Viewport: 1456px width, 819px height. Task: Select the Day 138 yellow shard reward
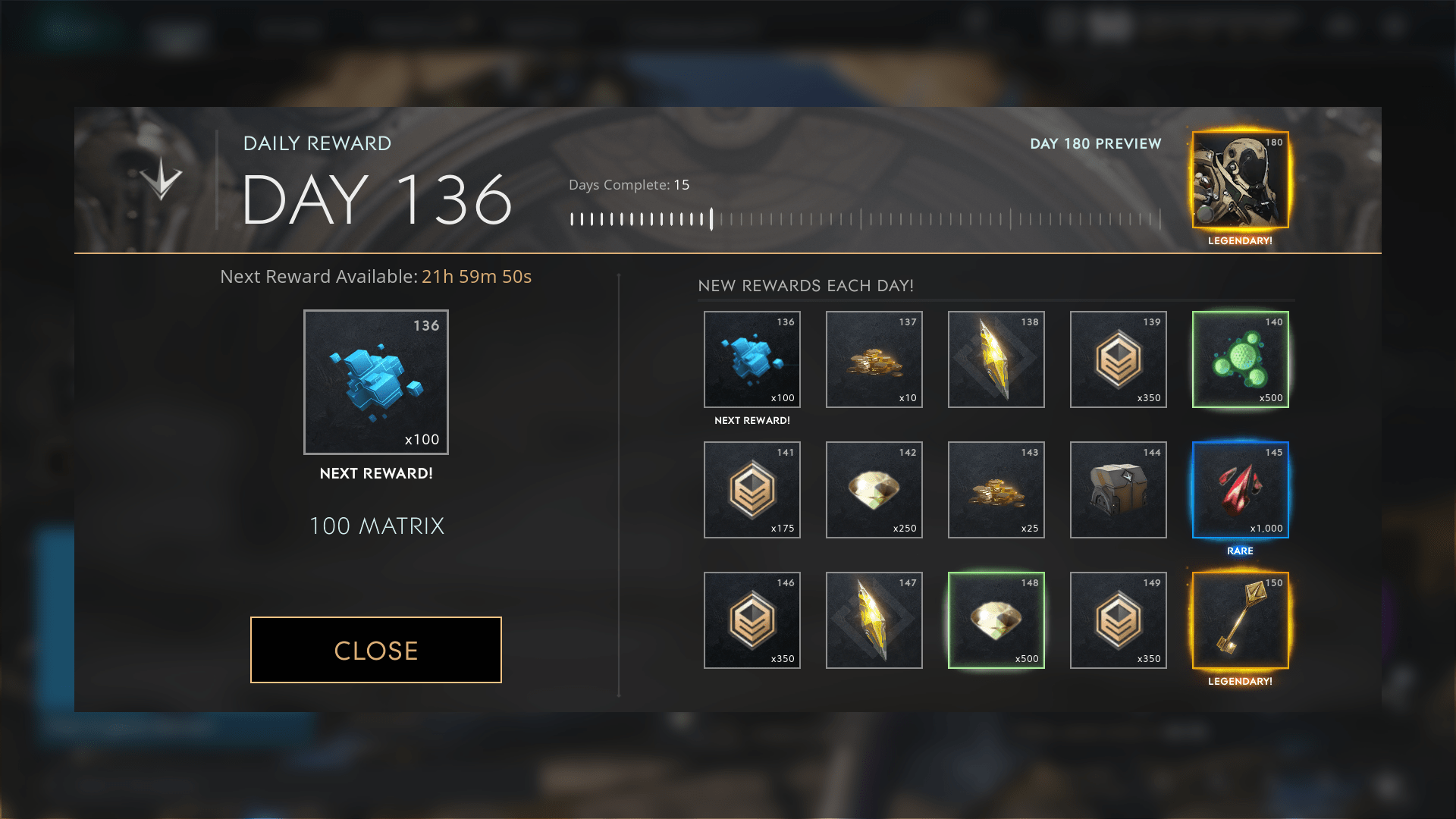pos(996,359)
